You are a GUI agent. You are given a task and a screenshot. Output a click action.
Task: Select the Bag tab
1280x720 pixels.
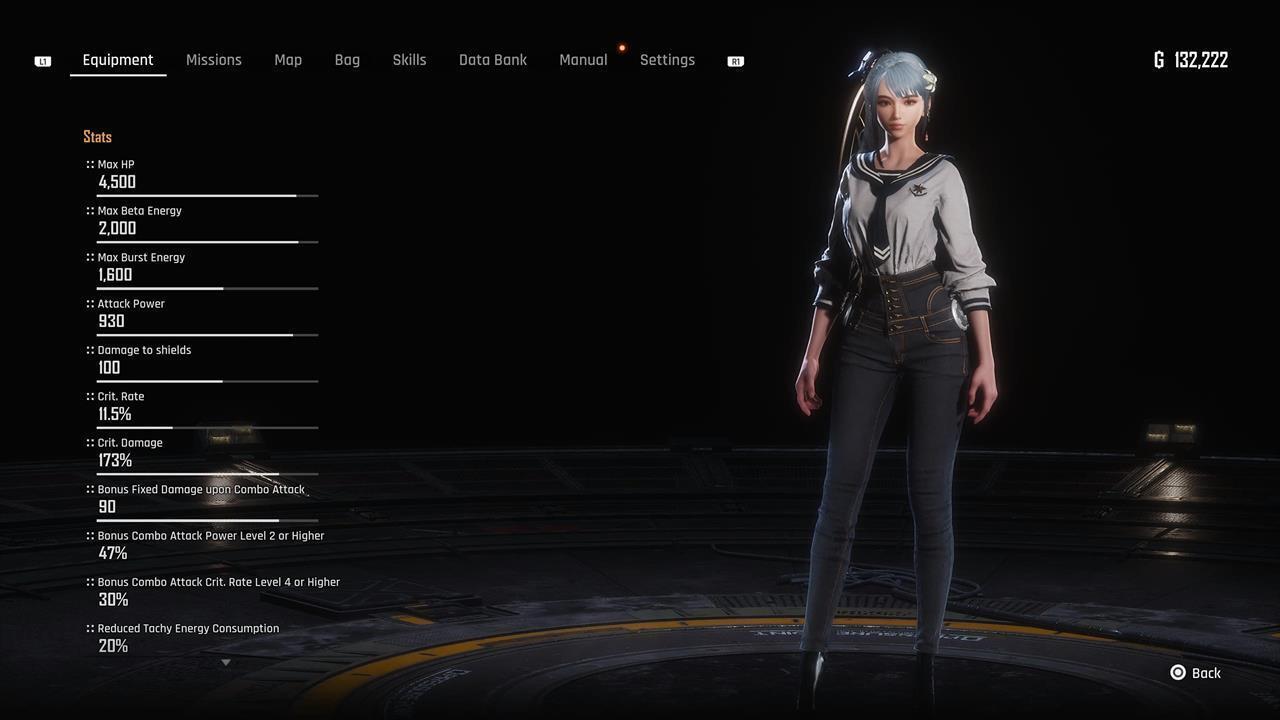(x=347, y=60)
